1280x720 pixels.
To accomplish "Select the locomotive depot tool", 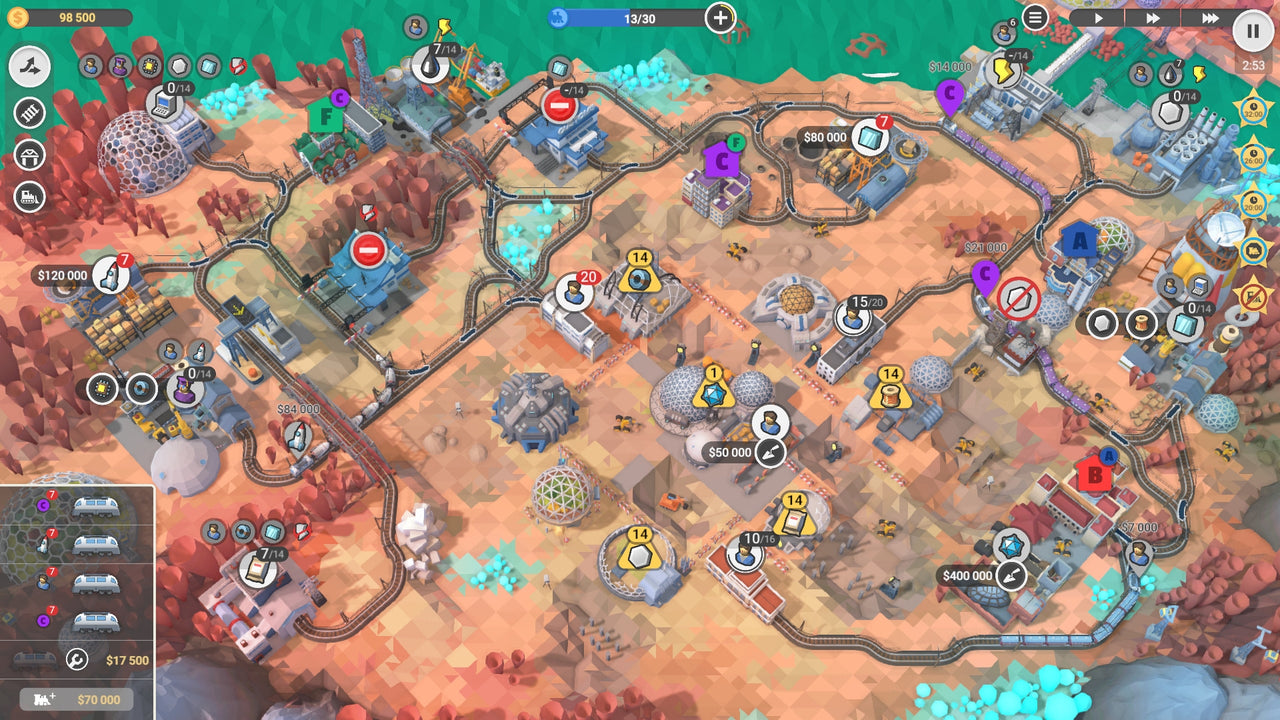I will click(x=28, y=196).
